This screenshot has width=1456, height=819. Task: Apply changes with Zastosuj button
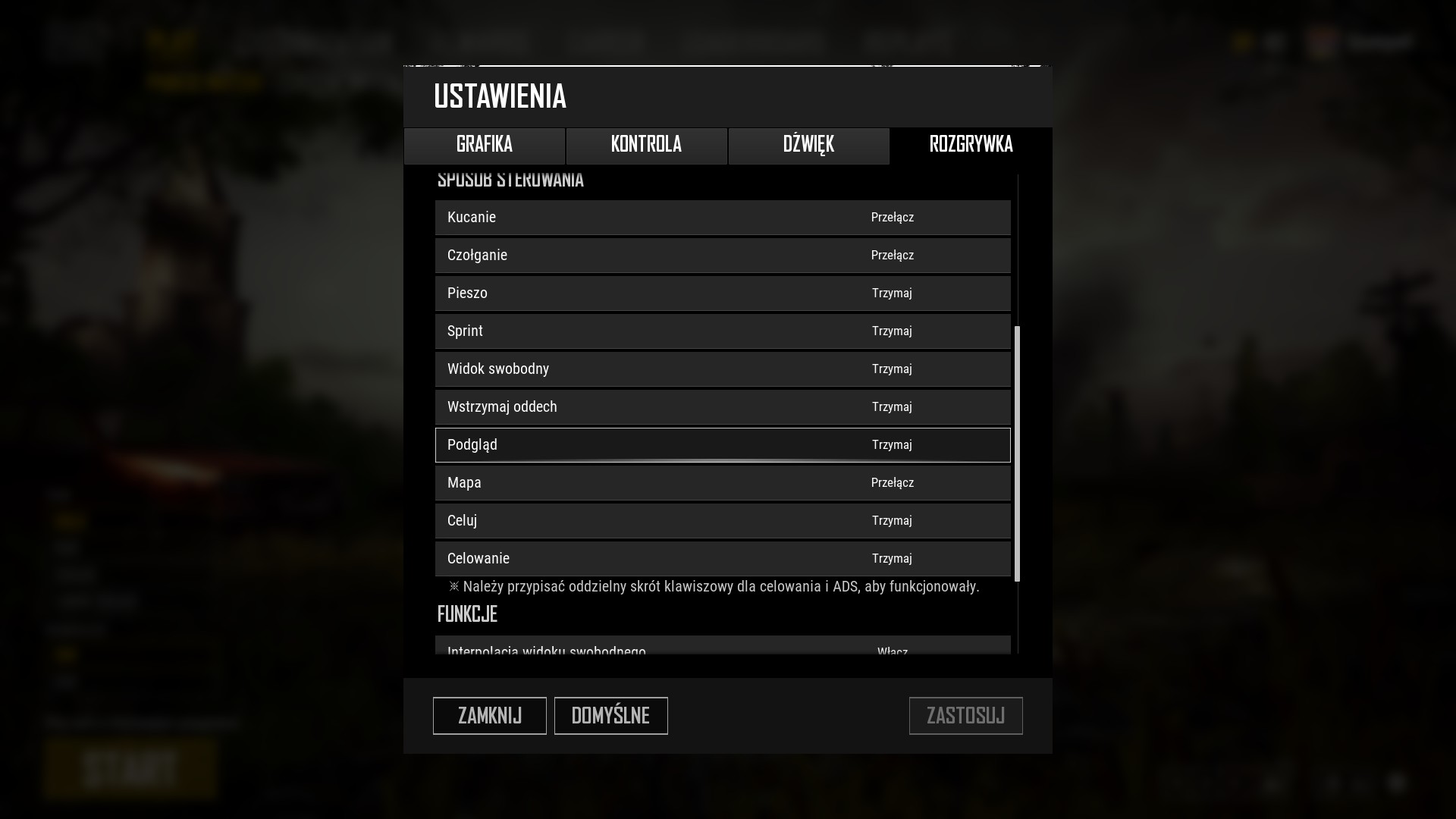(965, 716)
